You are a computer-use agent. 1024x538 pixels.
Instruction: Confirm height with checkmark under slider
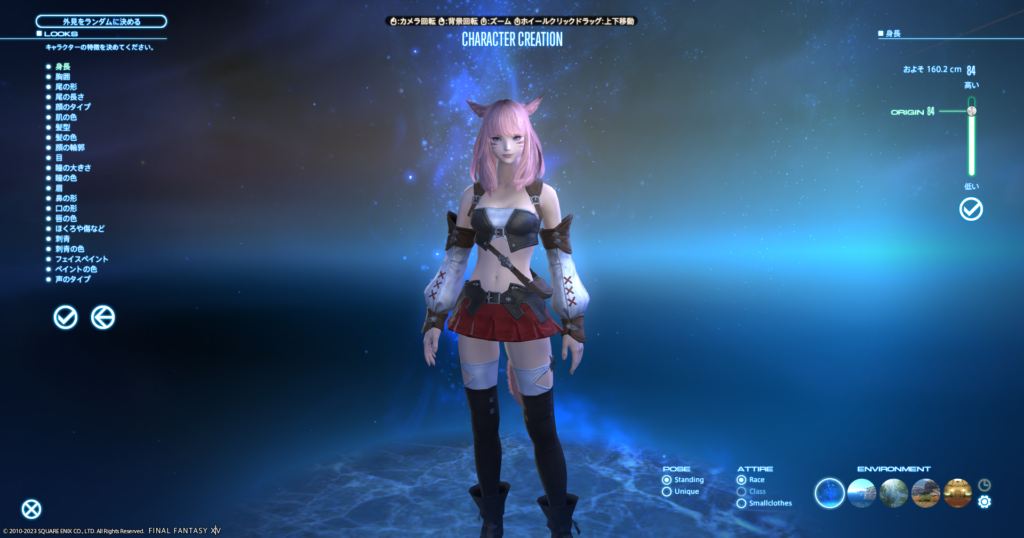pos(970,209)
